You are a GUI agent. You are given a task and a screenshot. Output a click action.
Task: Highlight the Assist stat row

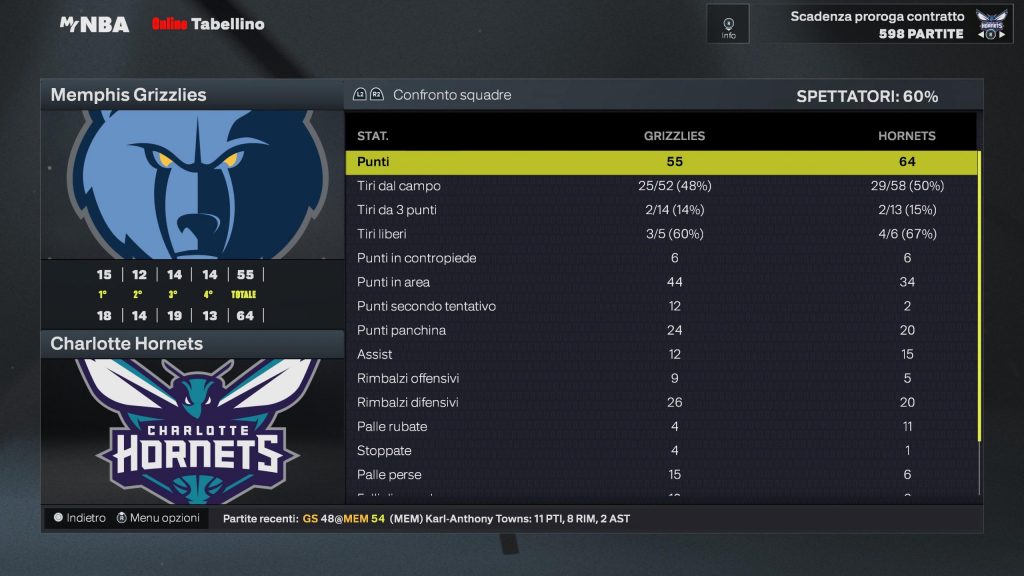coord(660,354)
